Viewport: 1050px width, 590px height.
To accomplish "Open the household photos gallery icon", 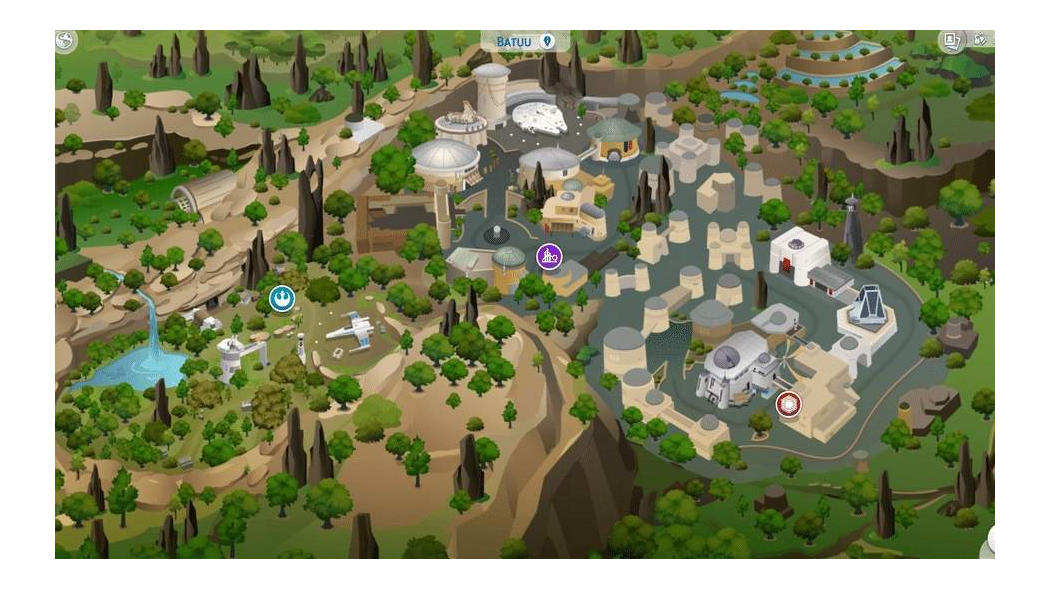I will (x=951, y=41).
